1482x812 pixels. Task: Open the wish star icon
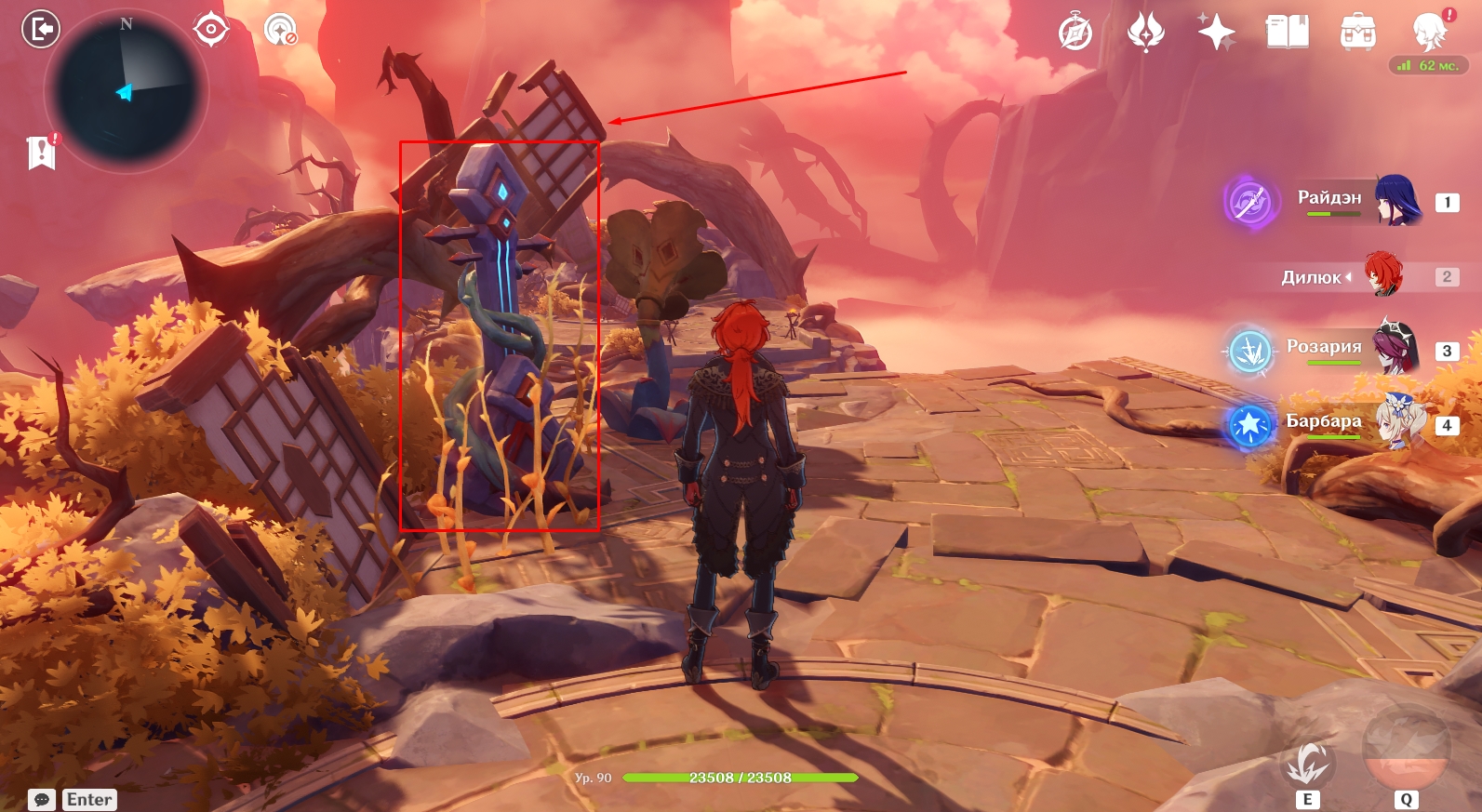pos(1216,32)
